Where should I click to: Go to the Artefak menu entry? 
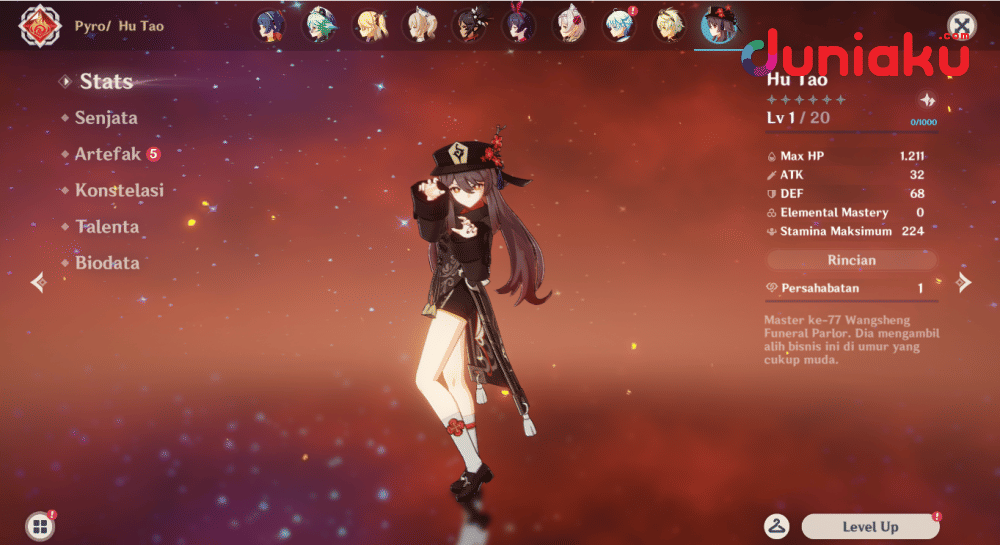pos(107,154)
